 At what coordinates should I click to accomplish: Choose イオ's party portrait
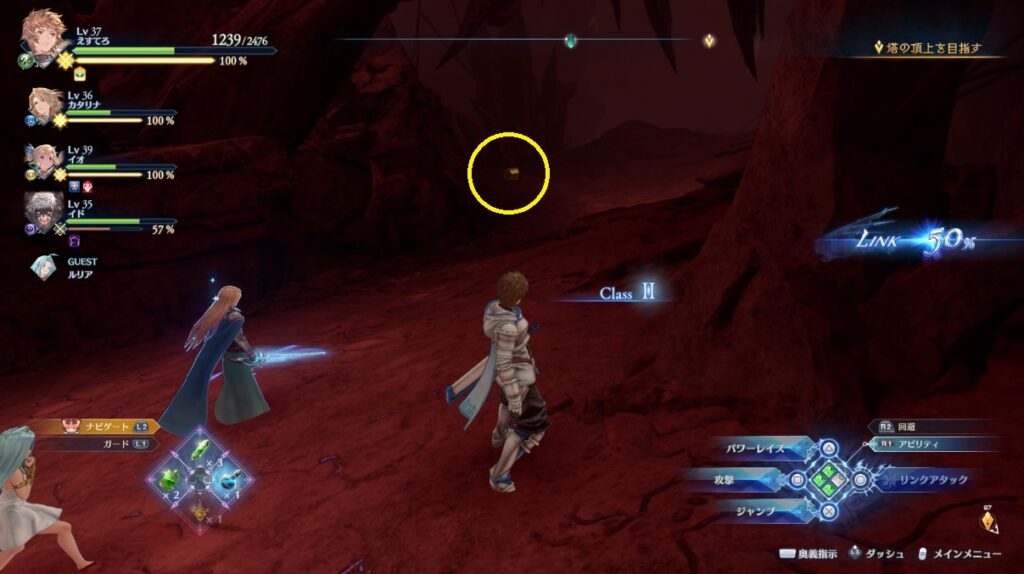click(x=45, y=161)
